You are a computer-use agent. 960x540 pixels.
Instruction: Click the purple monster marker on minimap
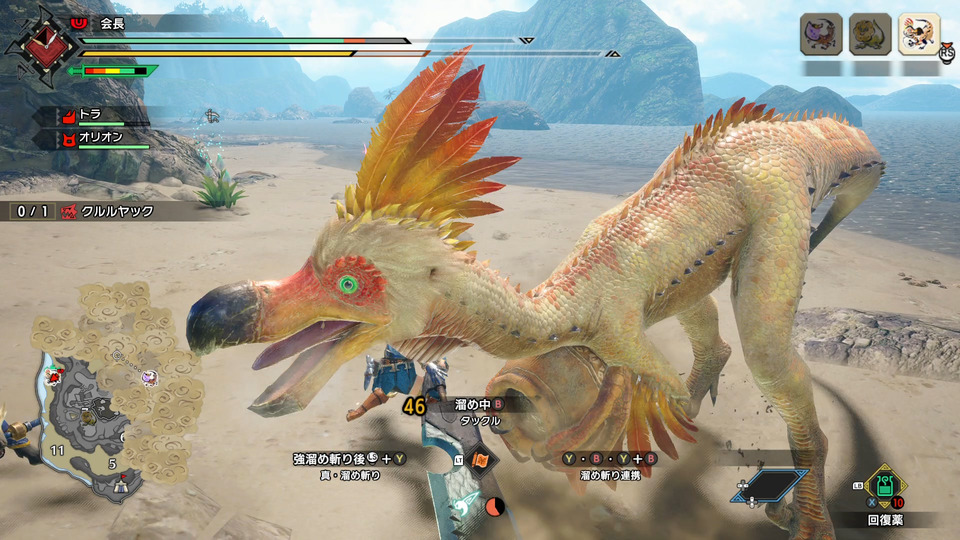149,377
